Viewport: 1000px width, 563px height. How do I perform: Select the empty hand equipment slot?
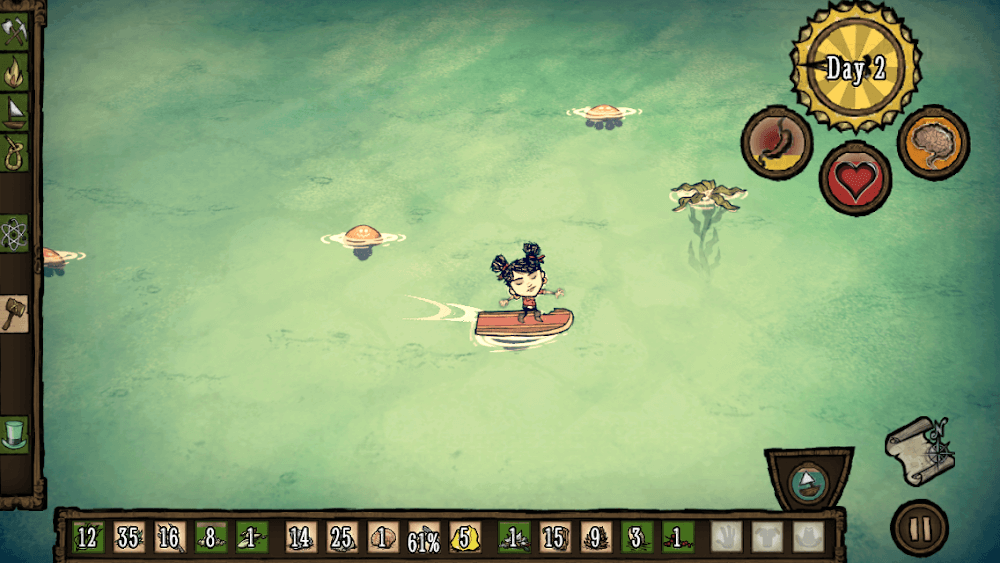(x=726, y=538)
